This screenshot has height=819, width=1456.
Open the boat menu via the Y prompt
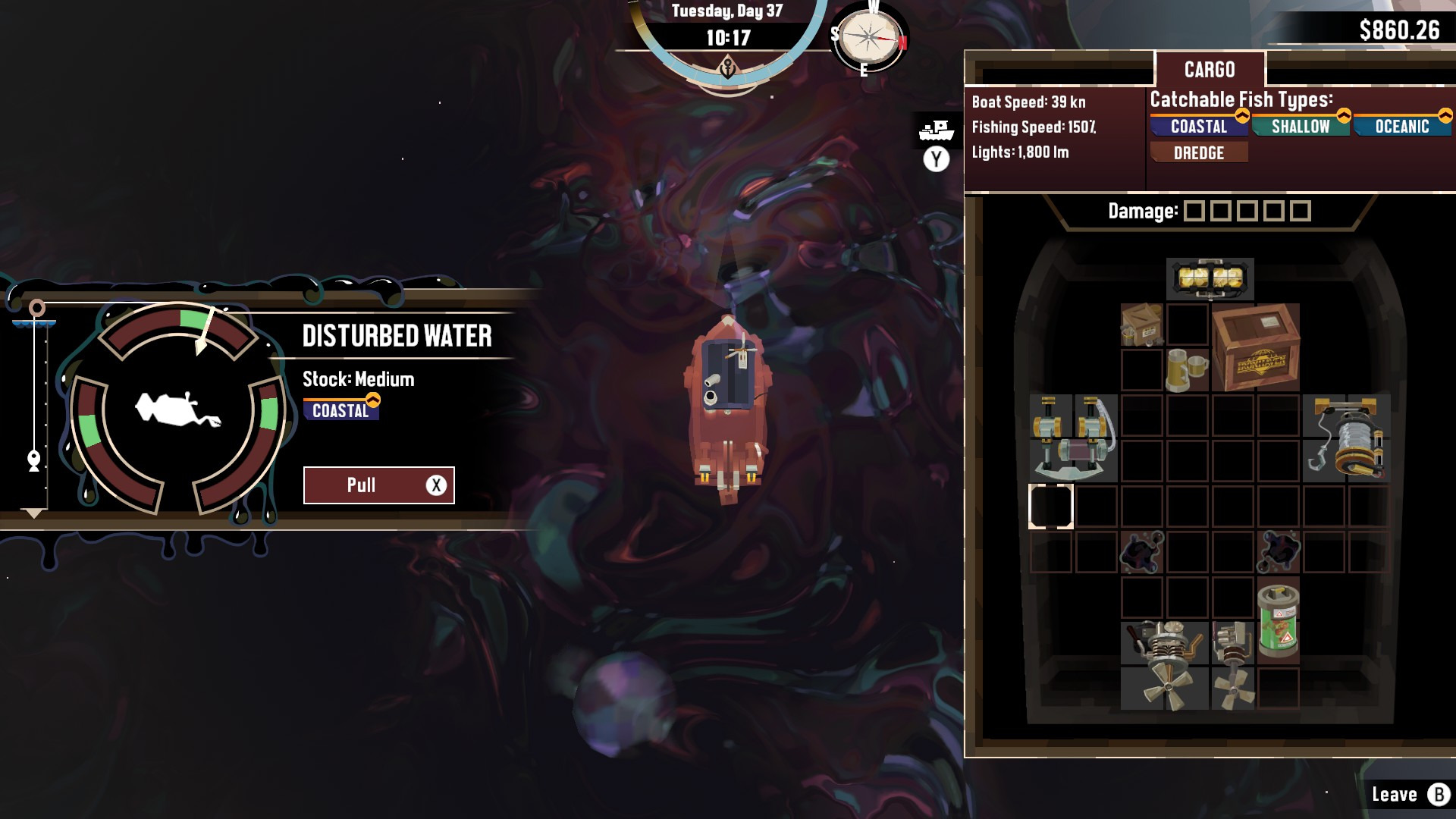(x=935, y=159)
